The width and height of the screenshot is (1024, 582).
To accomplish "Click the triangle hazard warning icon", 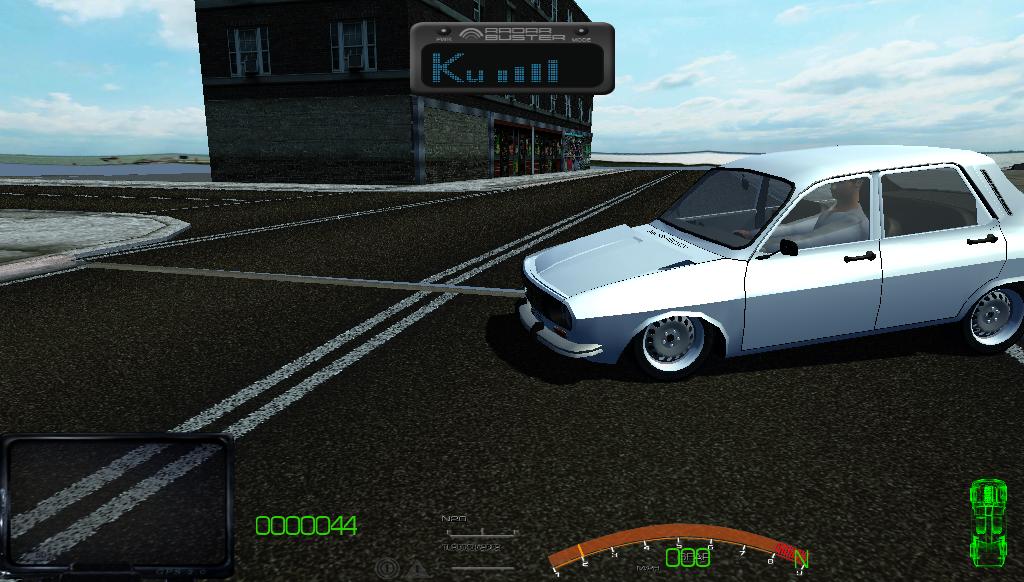I will pyautogui.click(x=415, y=569).
